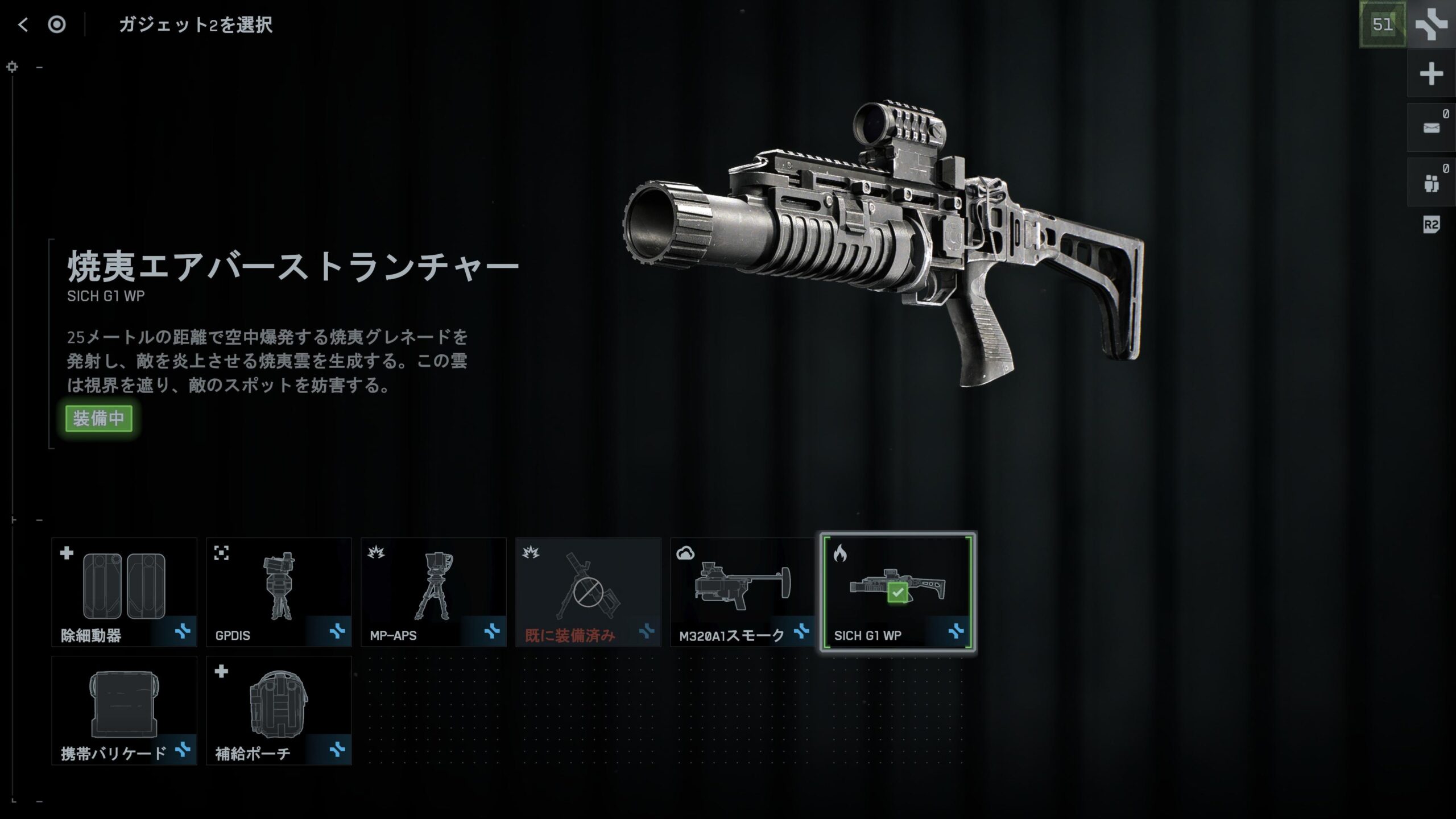Screen dimensions: 1456x819
Task: Click the circular target icon beside back arrow
Action: tap(57, 24)
